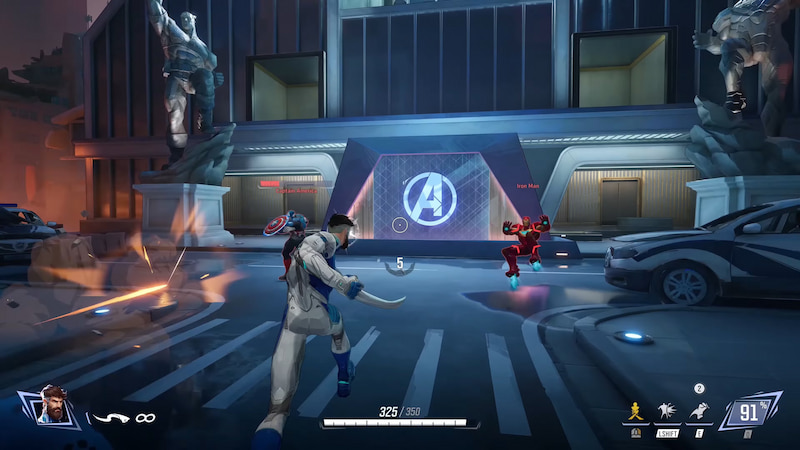Use the charging punch ability icon
The height and width of the screenshot is (450, 800).
pos(666,409)
